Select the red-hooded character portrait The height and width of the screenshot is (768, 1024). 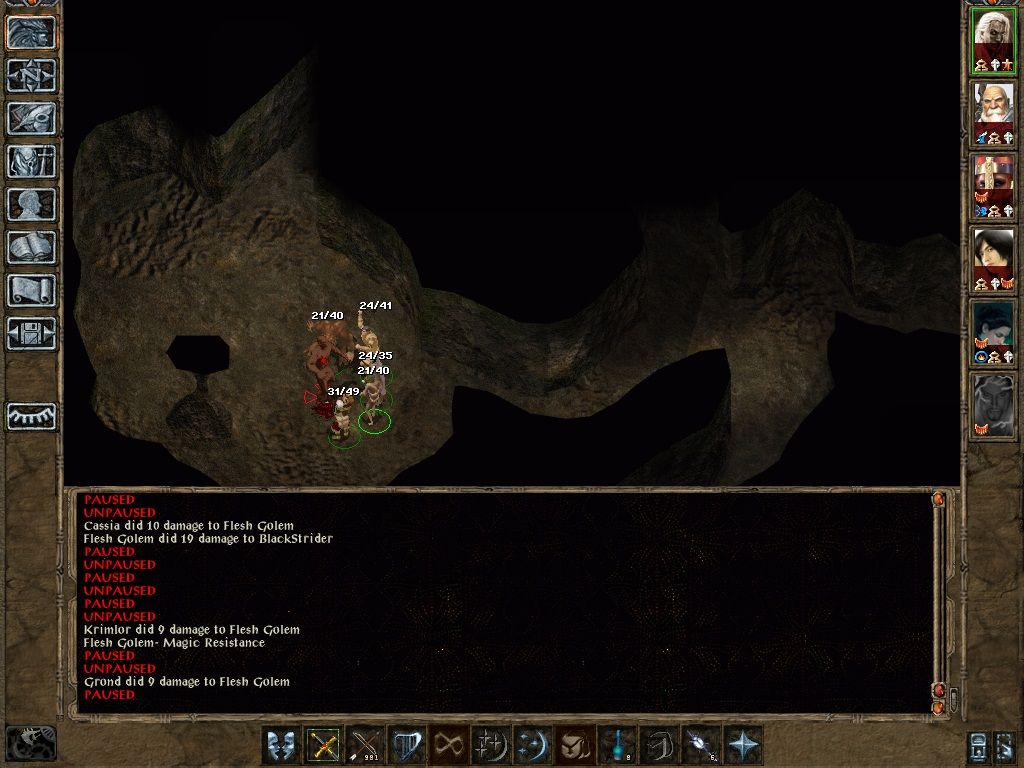[x=993, y=185]
